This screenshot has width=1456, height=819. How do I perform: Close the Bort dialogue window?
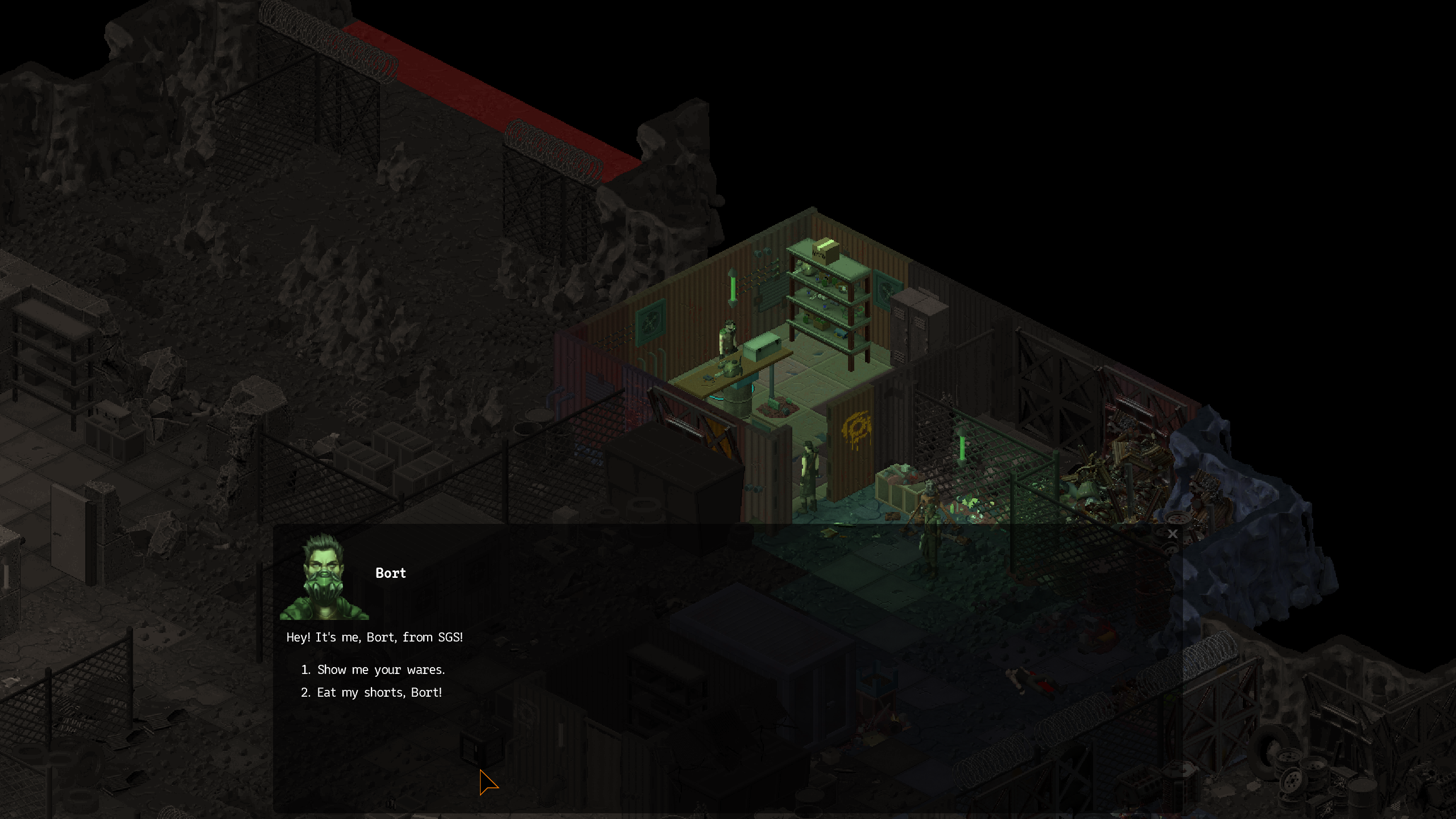(x=1172, y=534)
